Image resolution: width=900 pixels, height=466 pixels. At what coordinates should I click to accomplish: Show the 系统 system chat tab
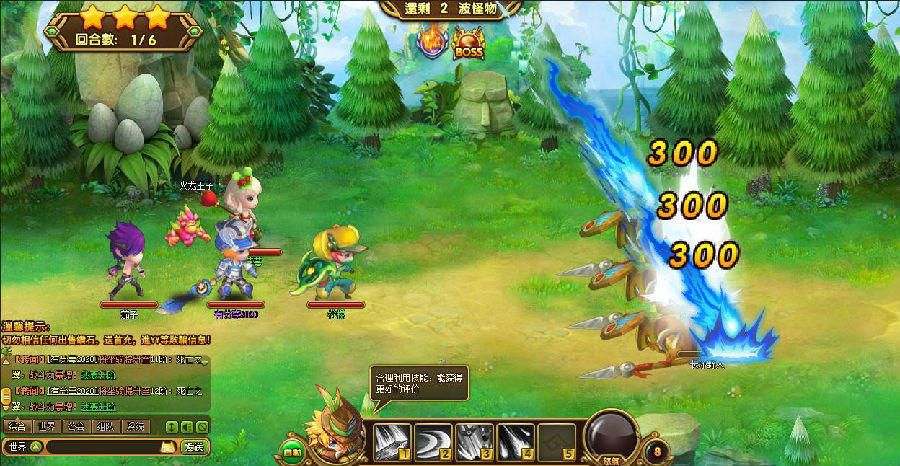pos(133,427)
